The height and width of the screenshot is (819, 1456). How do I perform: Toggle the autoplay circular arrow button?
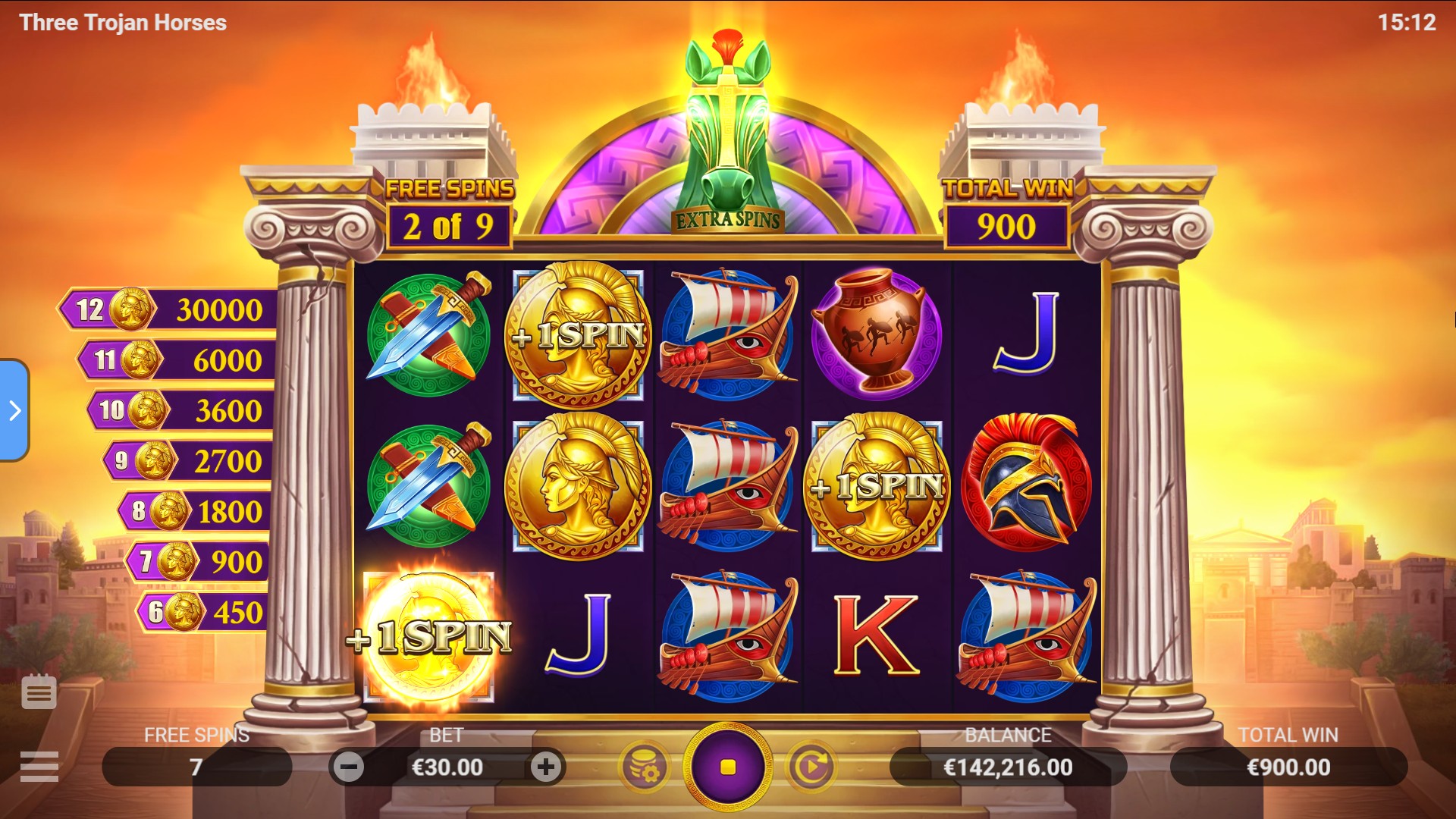click(811, 767)
